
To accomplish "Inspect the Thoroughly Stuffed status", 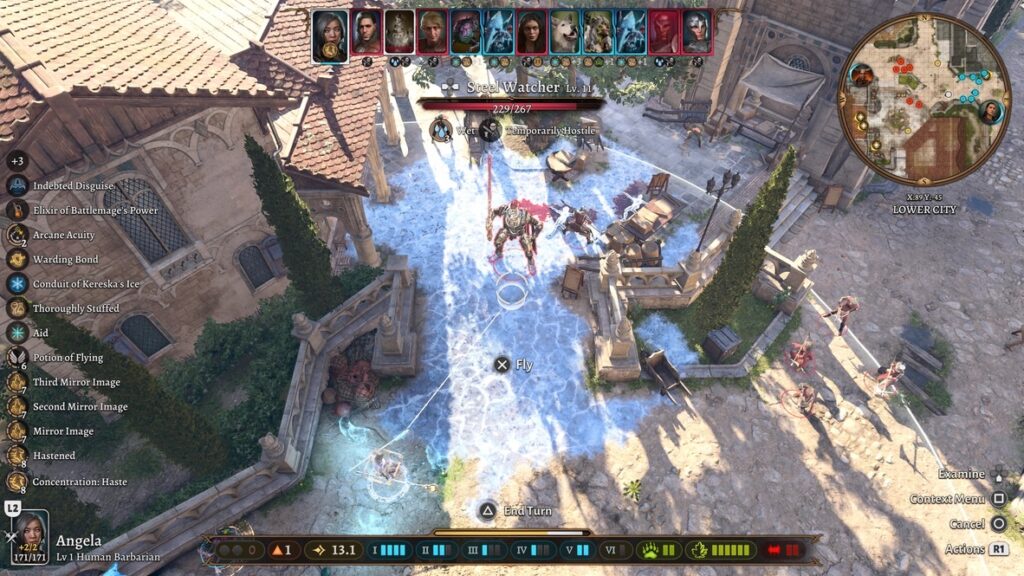I will [x=17, y=308].
